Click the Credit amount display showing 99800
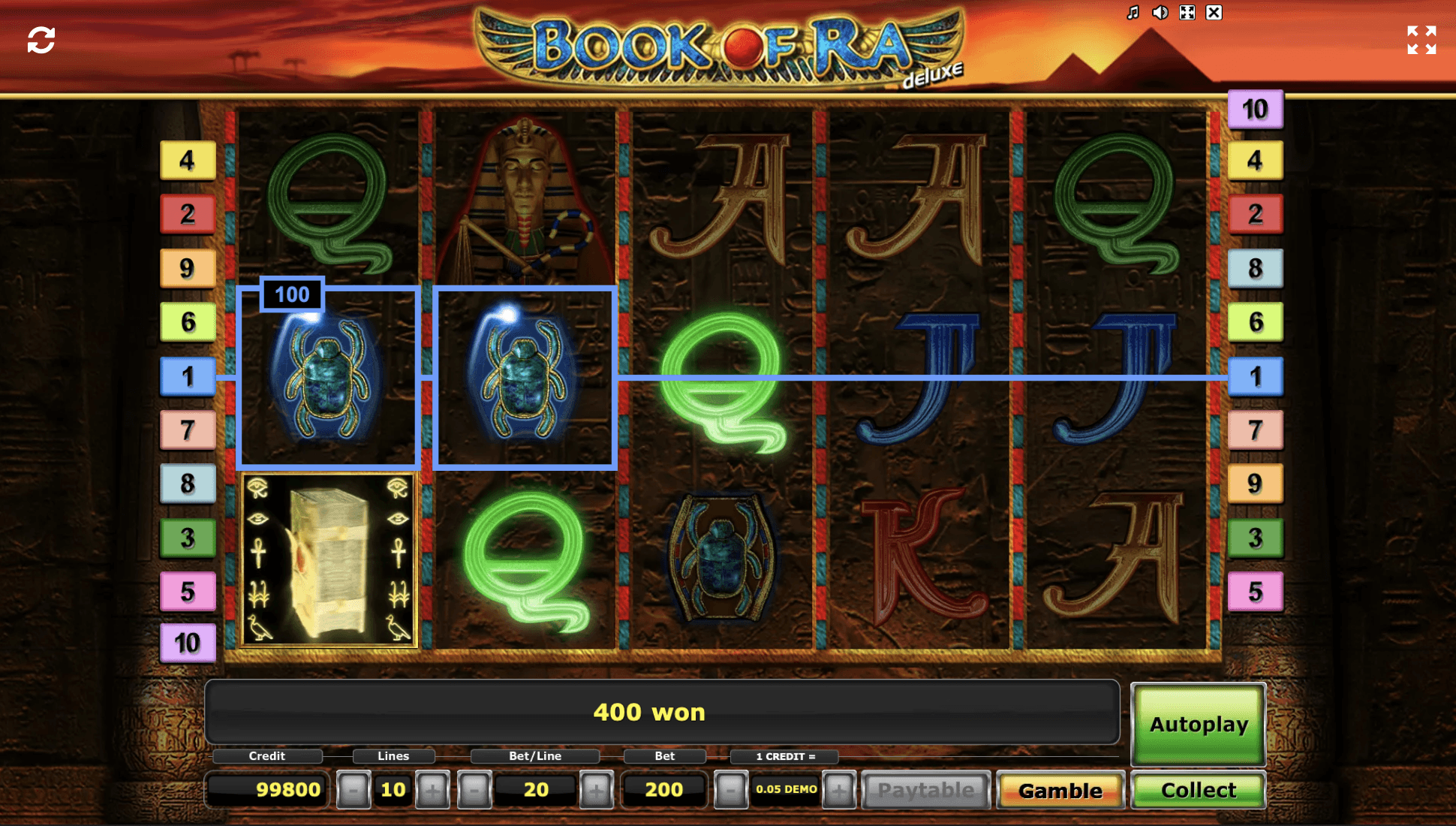1456x826 pixels. pyautogui.click(x=266, y=789)
